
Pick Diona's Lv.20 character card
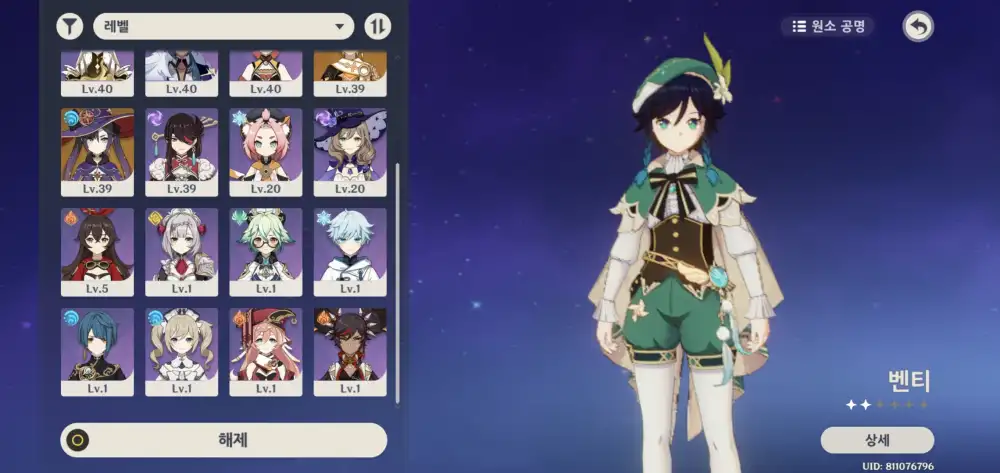pos(266,151)
